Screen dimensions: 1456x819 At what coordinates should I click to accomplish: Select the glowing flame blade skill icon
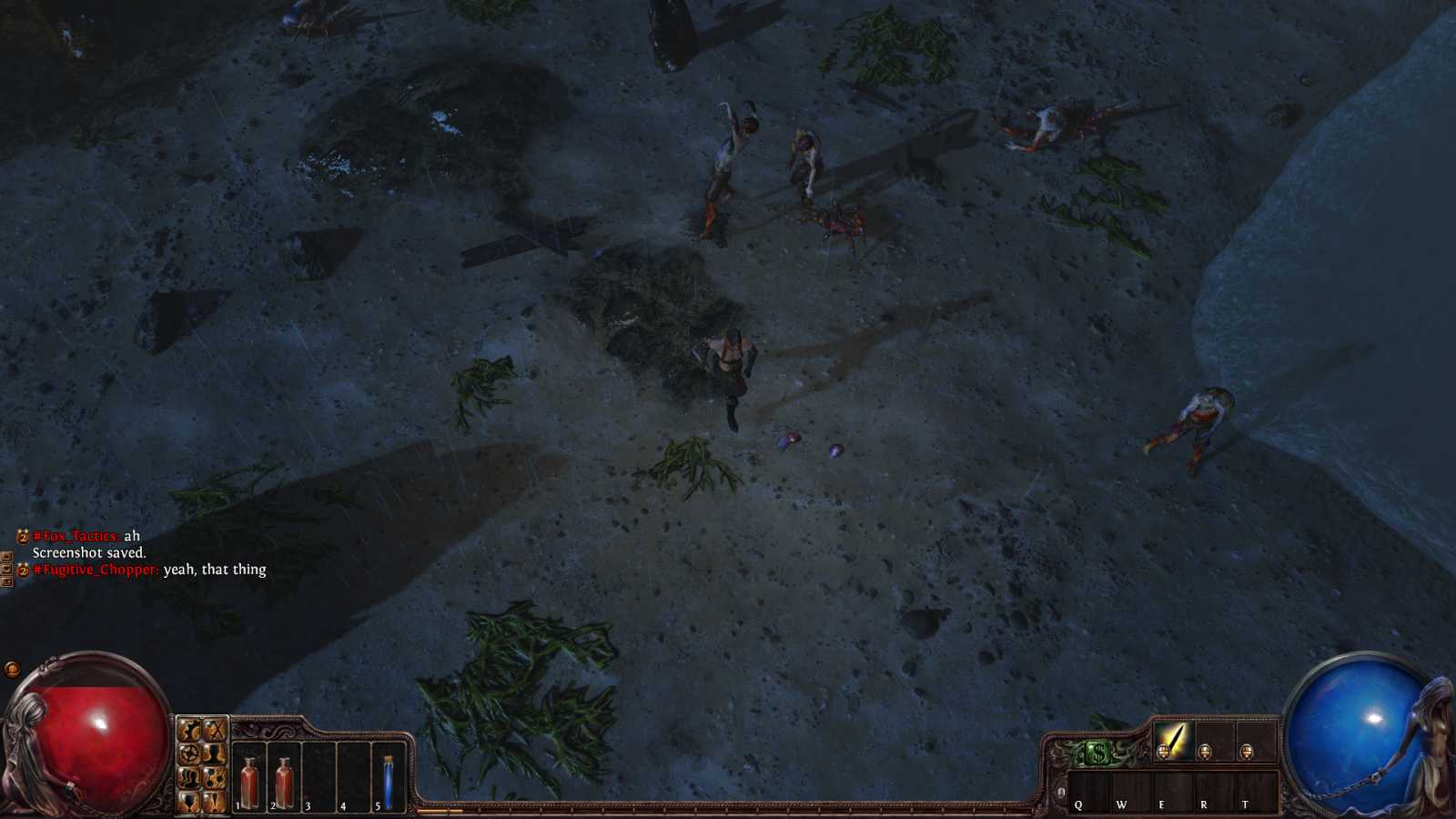pyautogui.click(x=1174, y=742)
